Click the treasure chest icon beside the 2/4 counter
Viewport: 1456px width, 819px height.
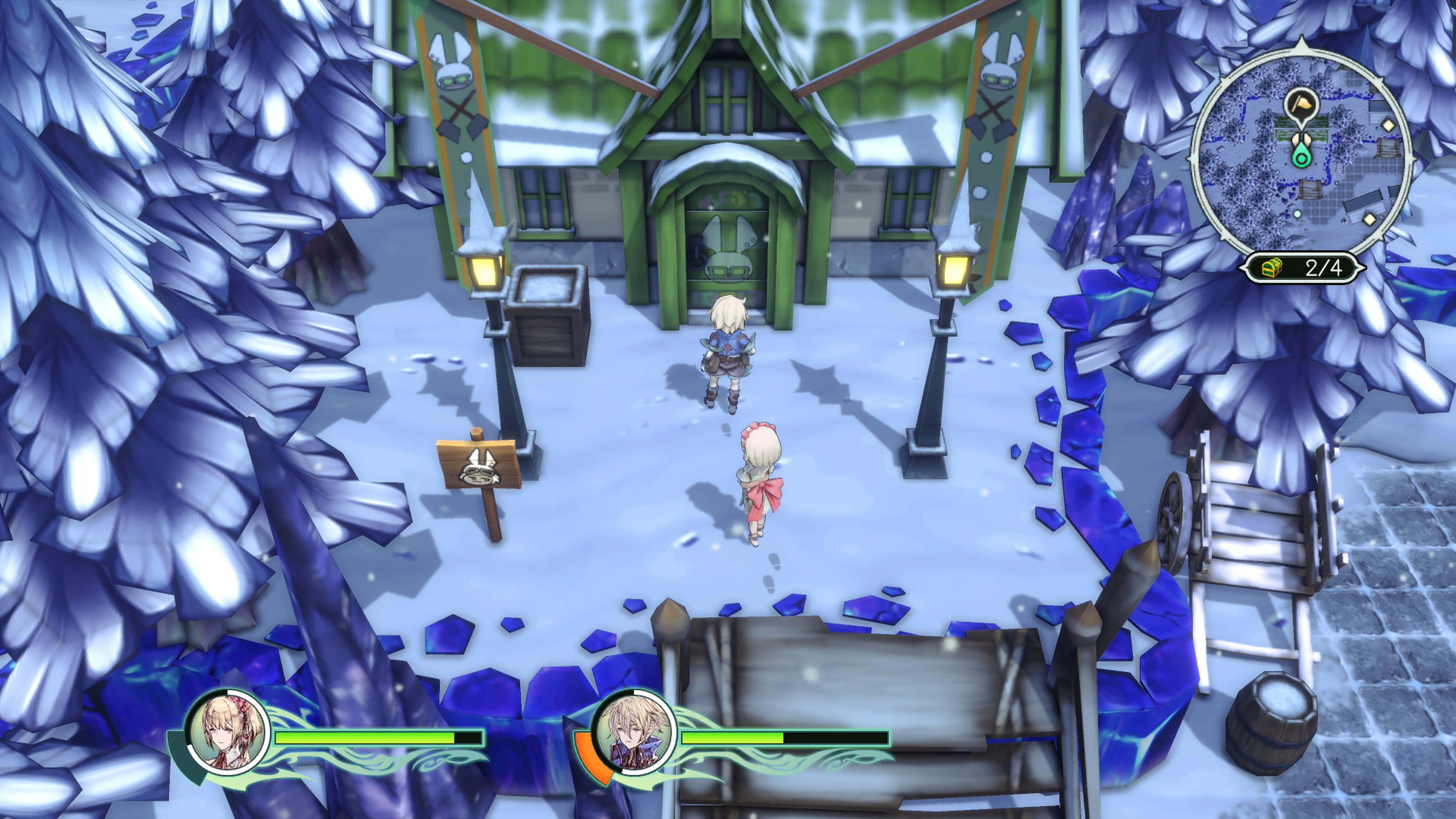[x=1272, y=269]
